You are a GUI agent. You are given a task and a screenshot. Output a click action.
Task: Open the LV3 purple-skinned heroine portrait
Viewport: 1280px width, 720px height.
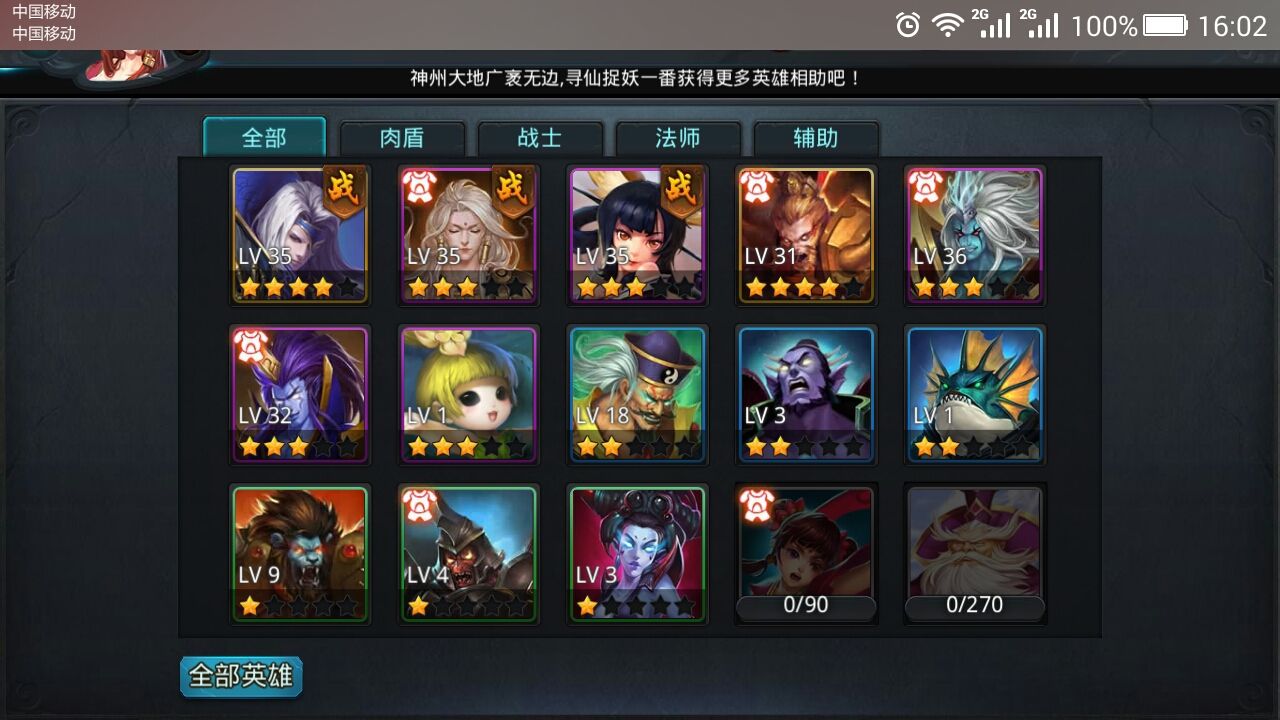click(x=637, y=552)
